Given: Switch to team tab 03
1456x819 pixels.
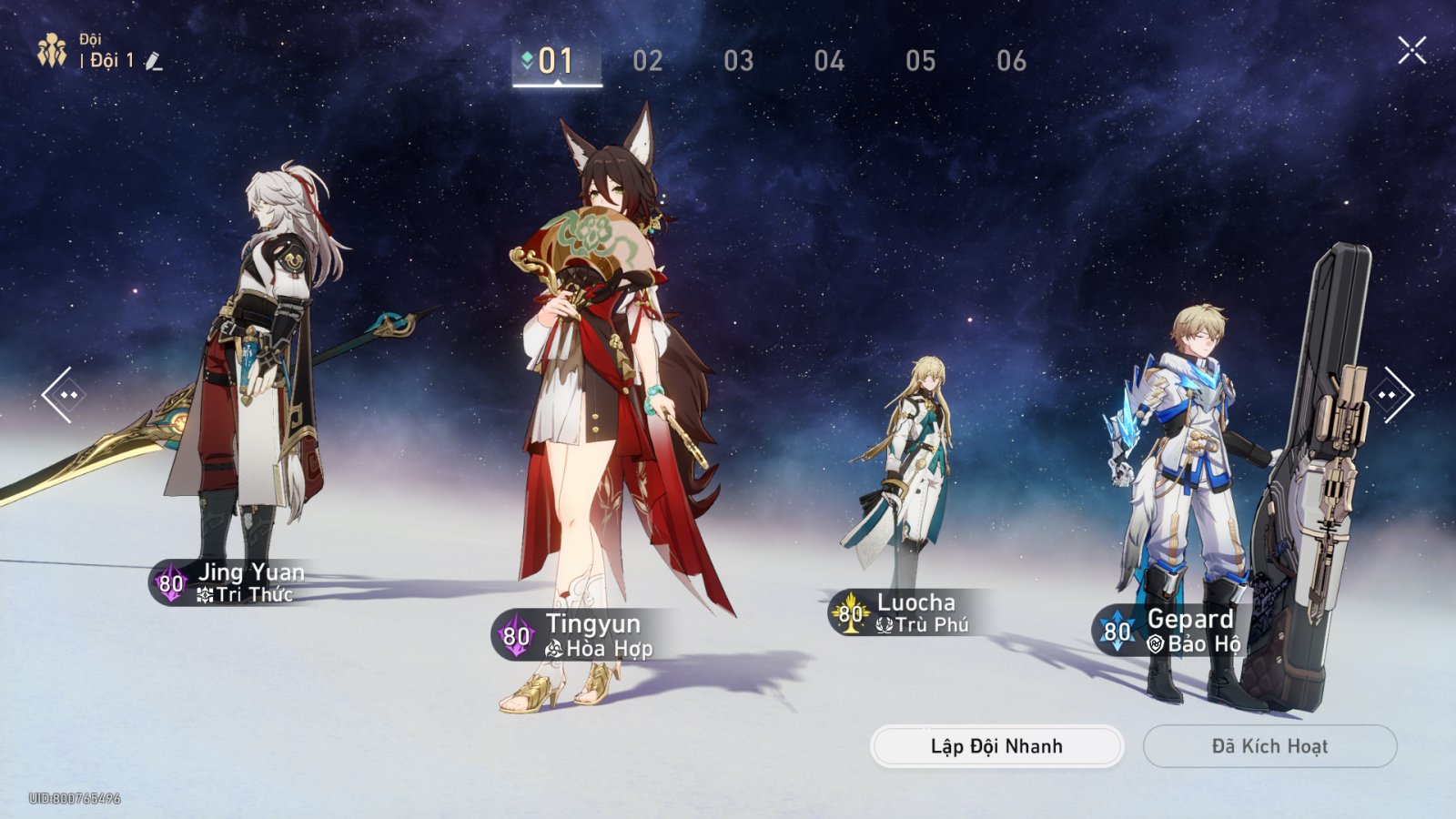Looking at the screenshot, I should click(x=739, y=61).
